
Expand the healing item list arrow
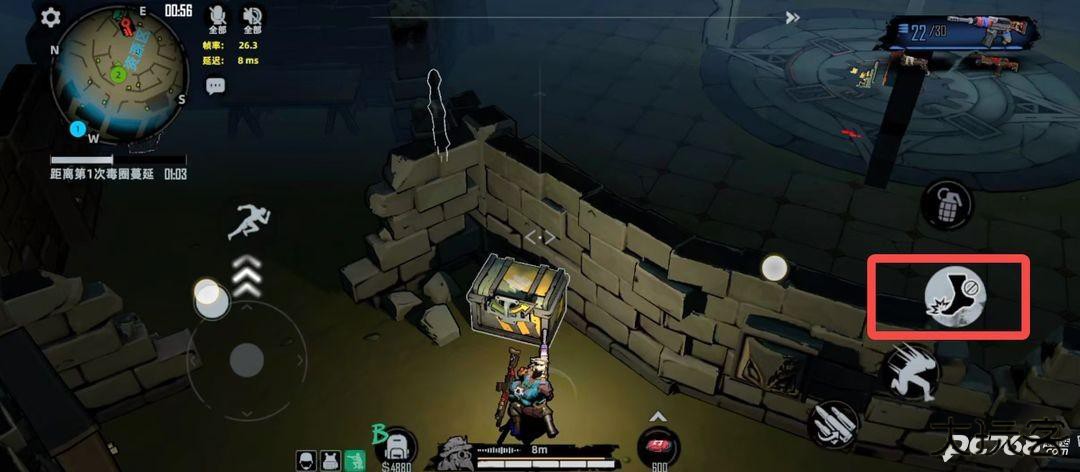658,416
